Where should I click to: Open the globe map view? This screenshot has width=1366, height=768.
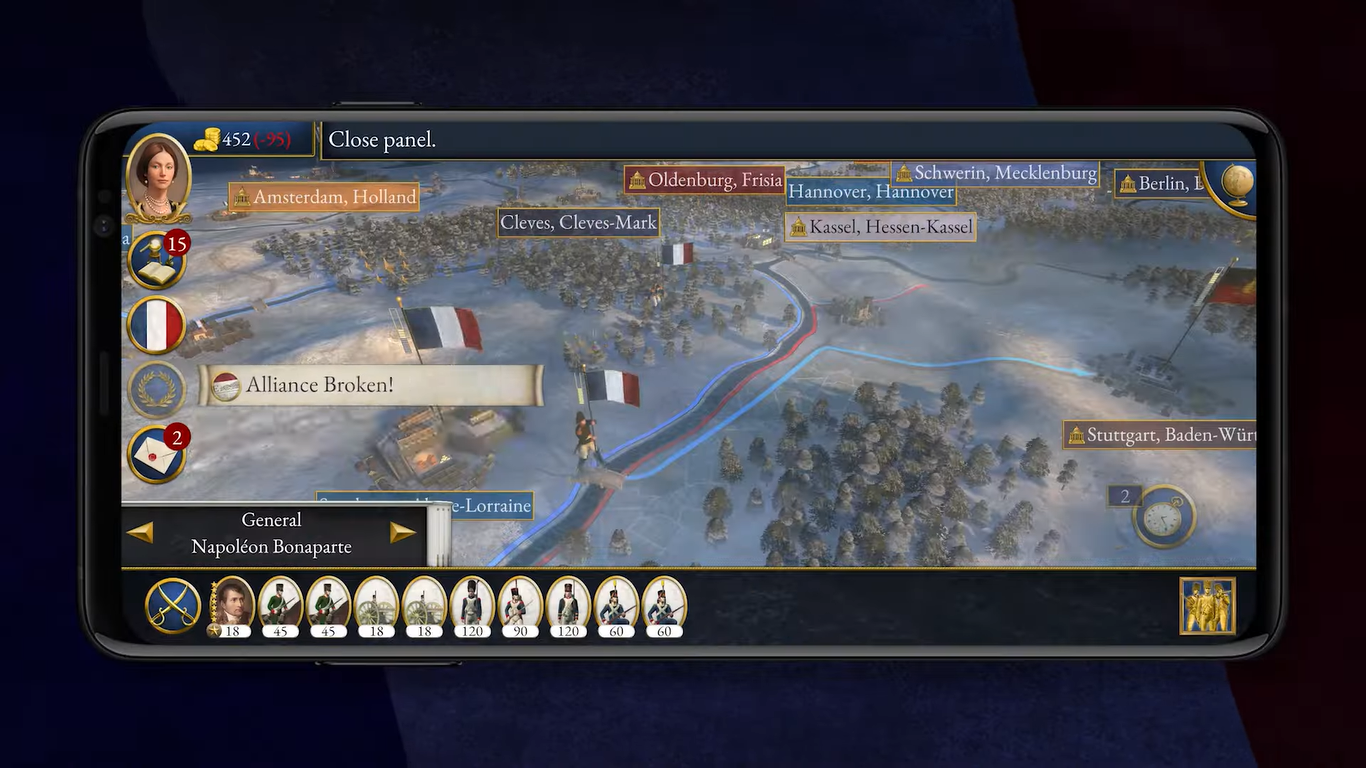[1236, 185]
